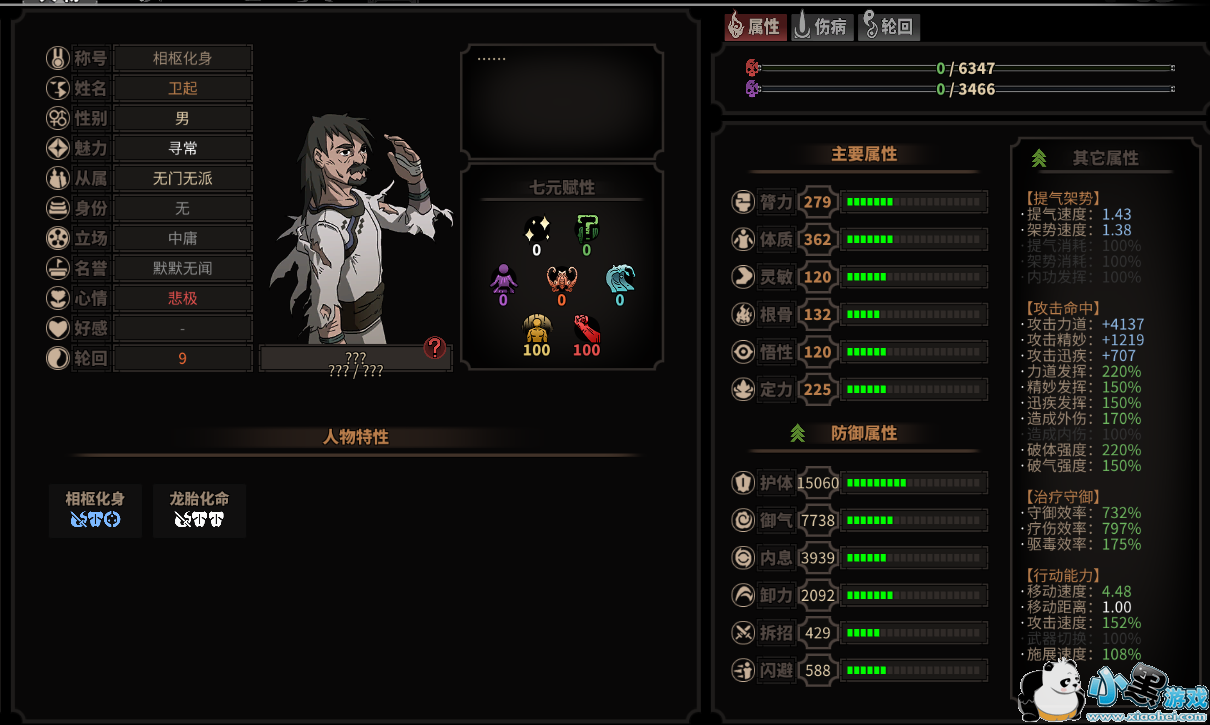Switch to the 属性 tab
The width and height of the screenshot is (1210, 725).
(754, 27)
